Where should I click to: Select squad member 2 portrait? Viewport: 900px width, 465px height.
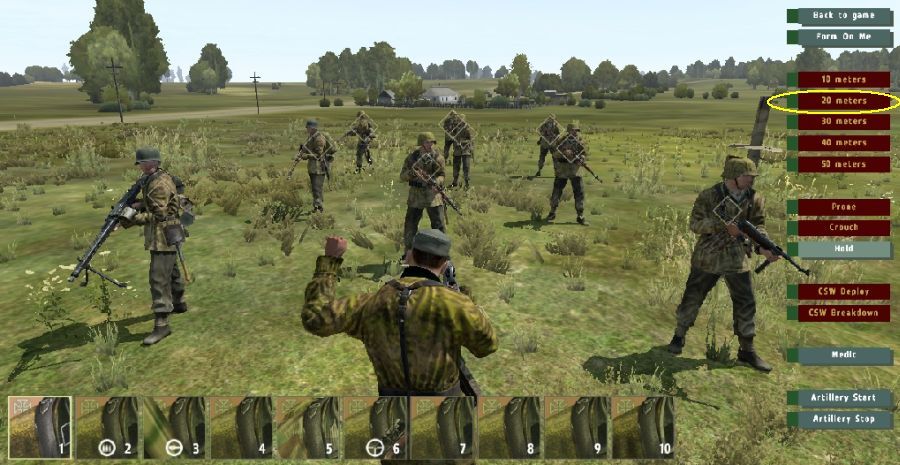click(x=107, y=428)
